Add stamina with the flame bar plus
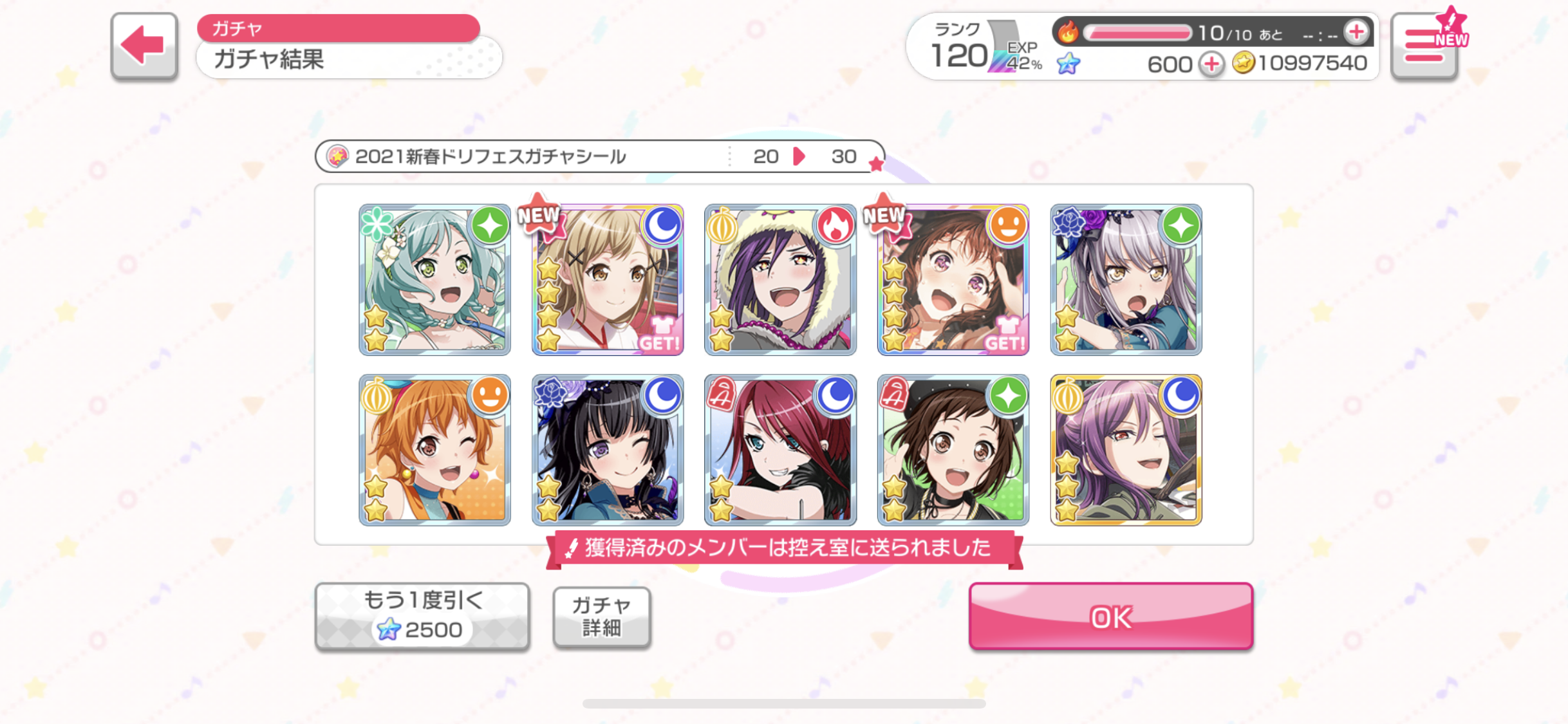This screenshot has width=1568, height=724. coord(1356,32)
